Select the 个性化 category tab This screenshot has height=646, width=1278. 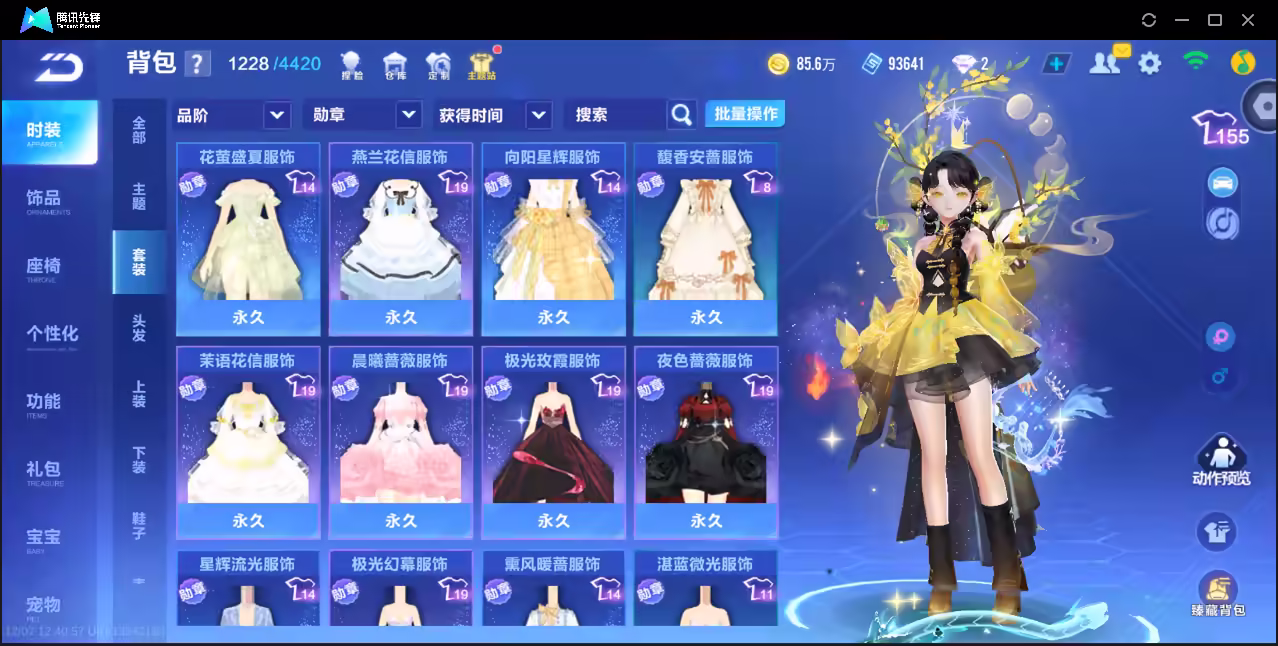[51, 334]
